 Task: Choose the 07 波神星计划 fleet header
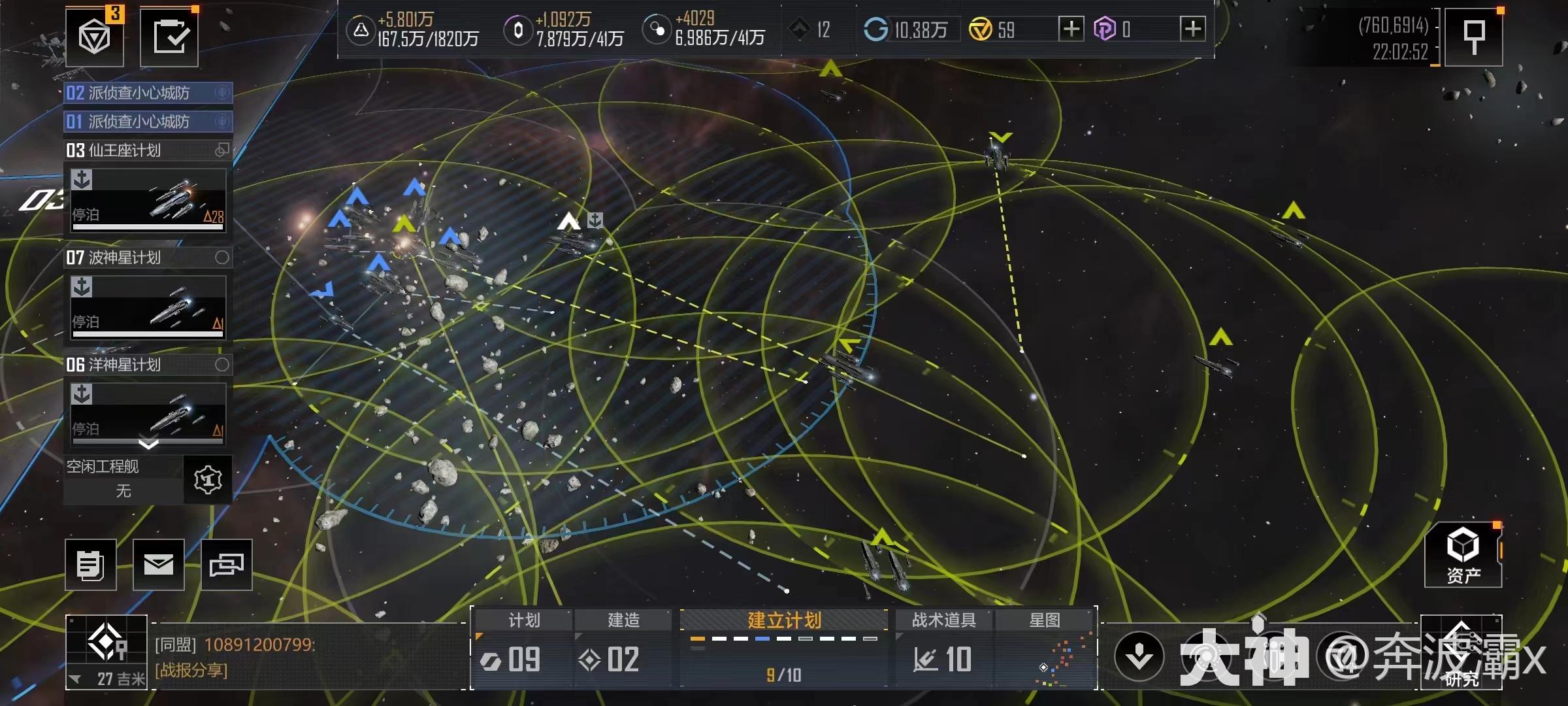pos(148,258)
